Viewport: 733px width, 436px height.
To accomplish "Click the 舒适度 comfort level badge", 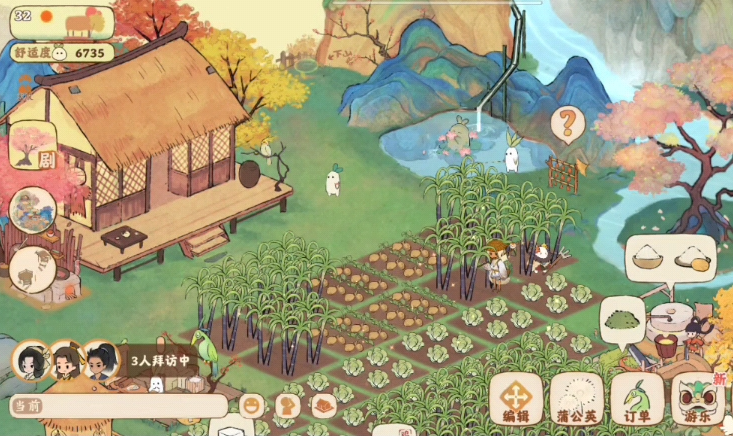I will click(x=61, y=52).
